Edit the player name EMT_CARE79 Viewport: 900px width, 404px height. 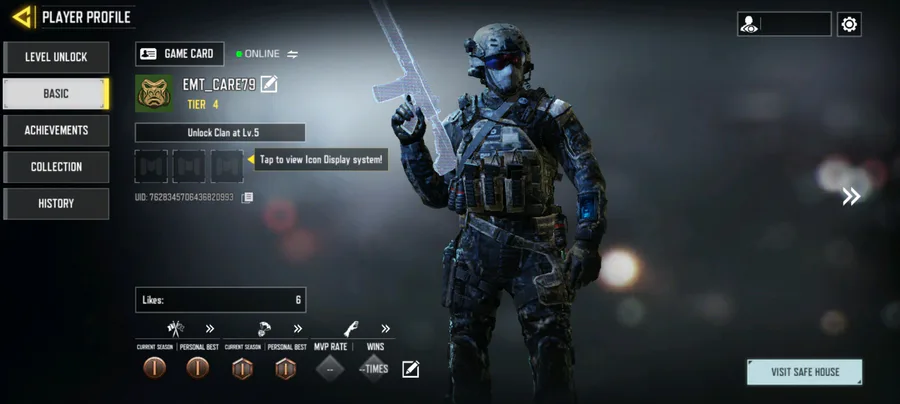[x=269, y=84]
